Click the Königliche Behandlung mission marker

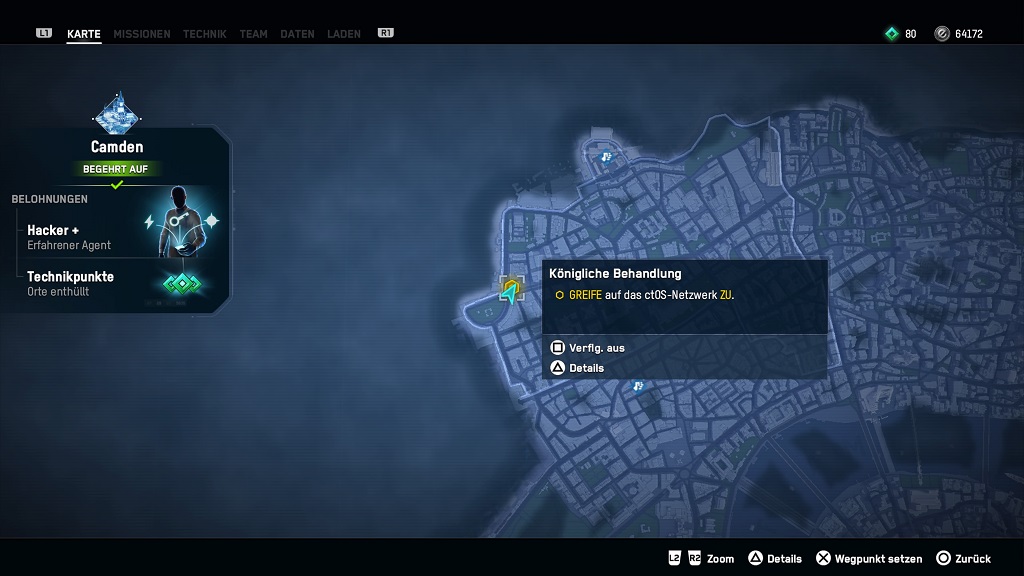512,290
